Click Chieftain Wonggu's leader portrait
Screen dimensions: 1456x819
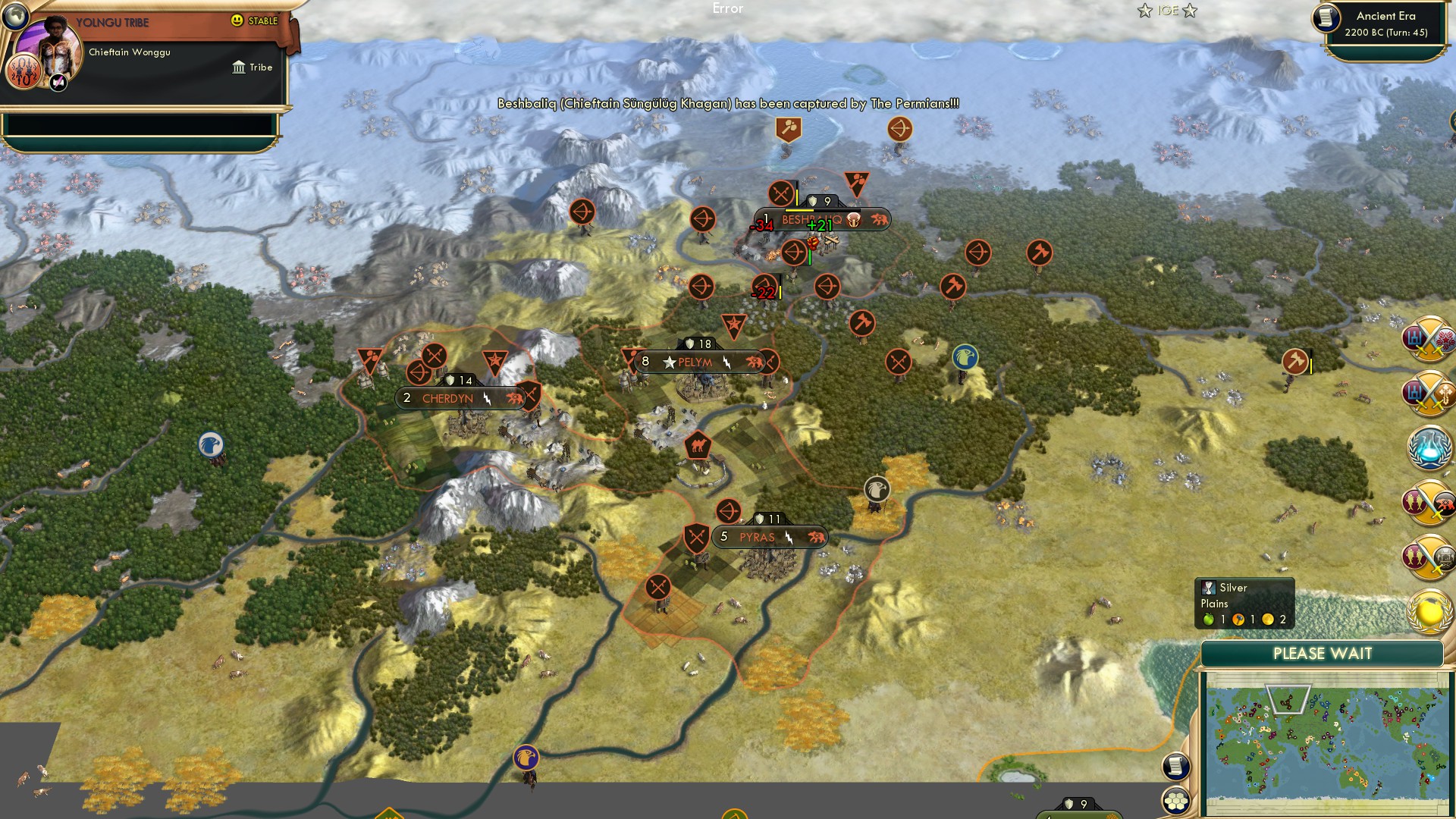(x=50, y=53)
